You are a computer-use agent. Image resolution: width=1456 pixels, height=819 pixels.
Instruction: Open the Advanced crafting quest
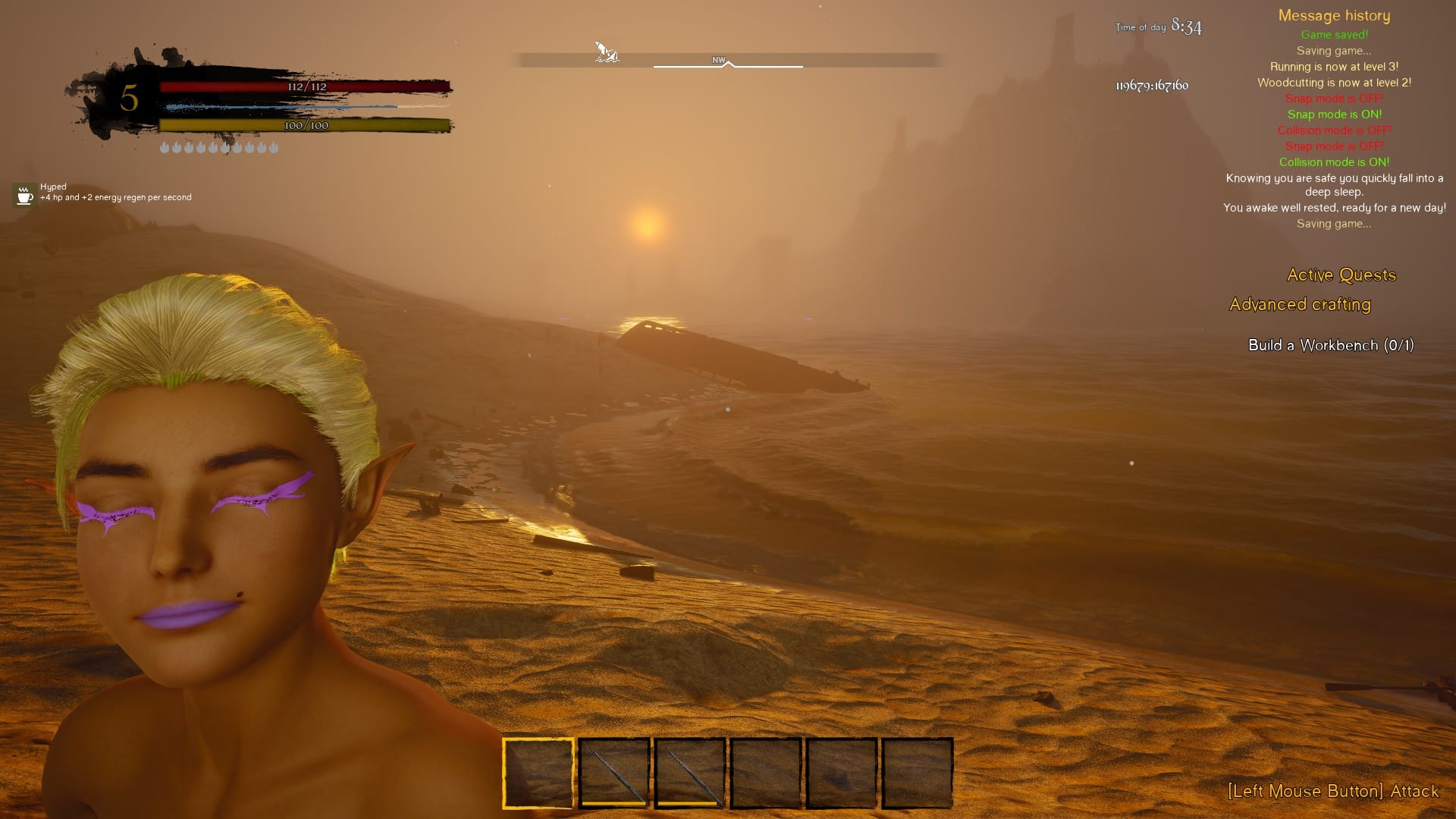coord(1300,305)
